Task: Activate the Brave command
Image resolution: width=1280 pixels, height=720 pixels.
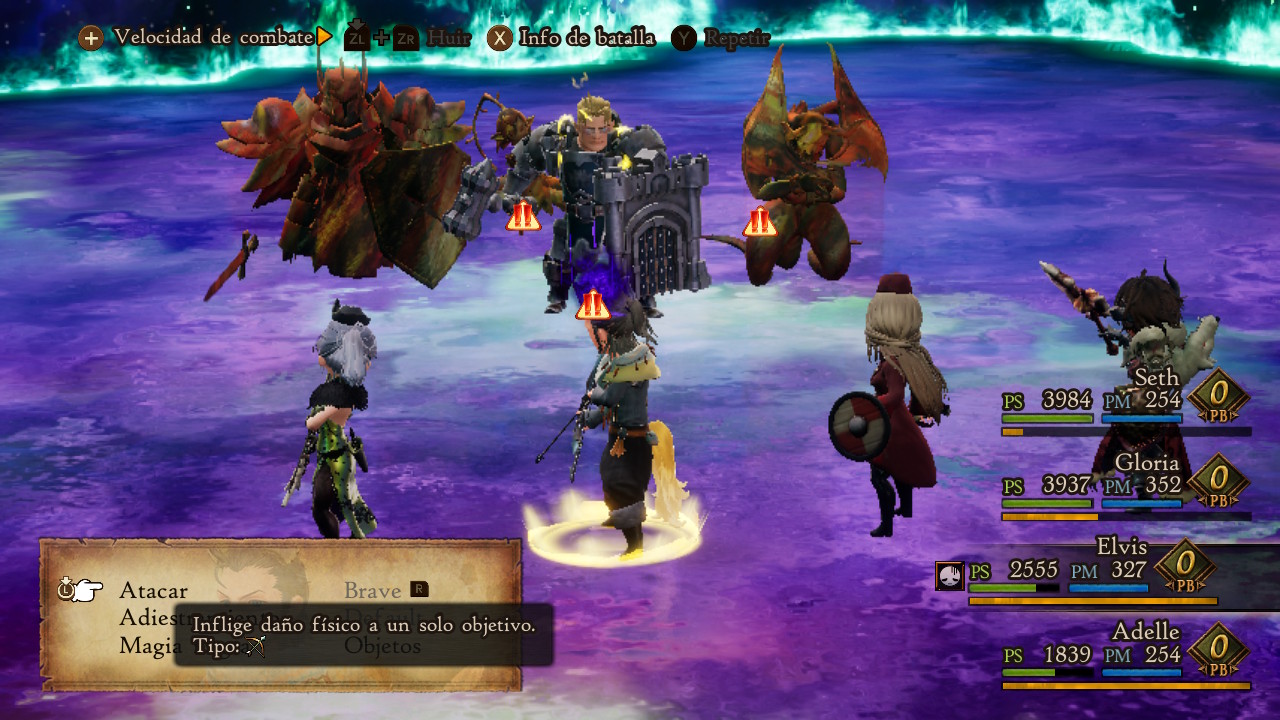Action: pos(373,590)
